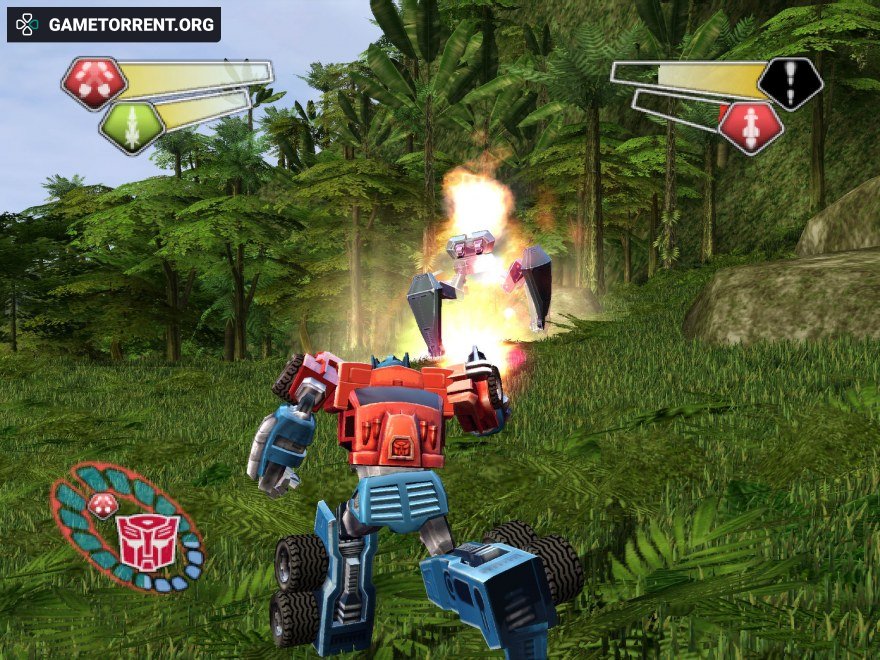Open the GAMETORRENT.ORG watermark link
Screen dimensions: 880x660
[x=114, y=24]
